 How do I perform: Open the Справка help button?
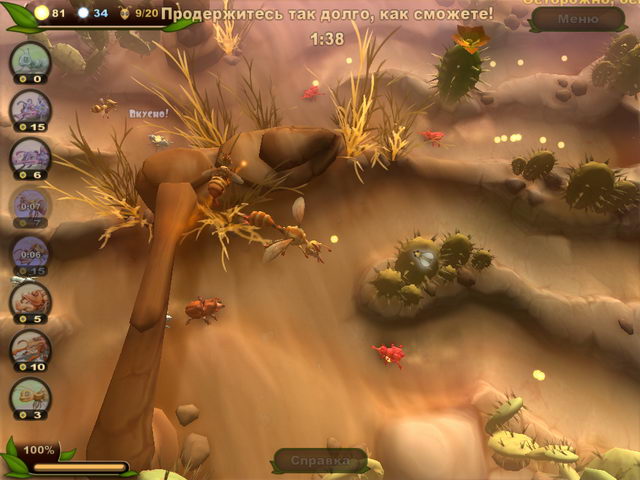tap(313, 461)
